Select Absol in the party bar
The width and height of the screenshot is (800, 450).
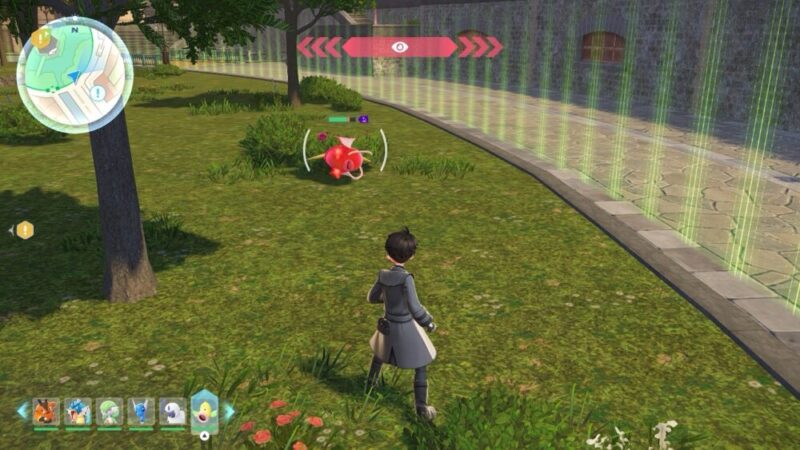[173, 411]
